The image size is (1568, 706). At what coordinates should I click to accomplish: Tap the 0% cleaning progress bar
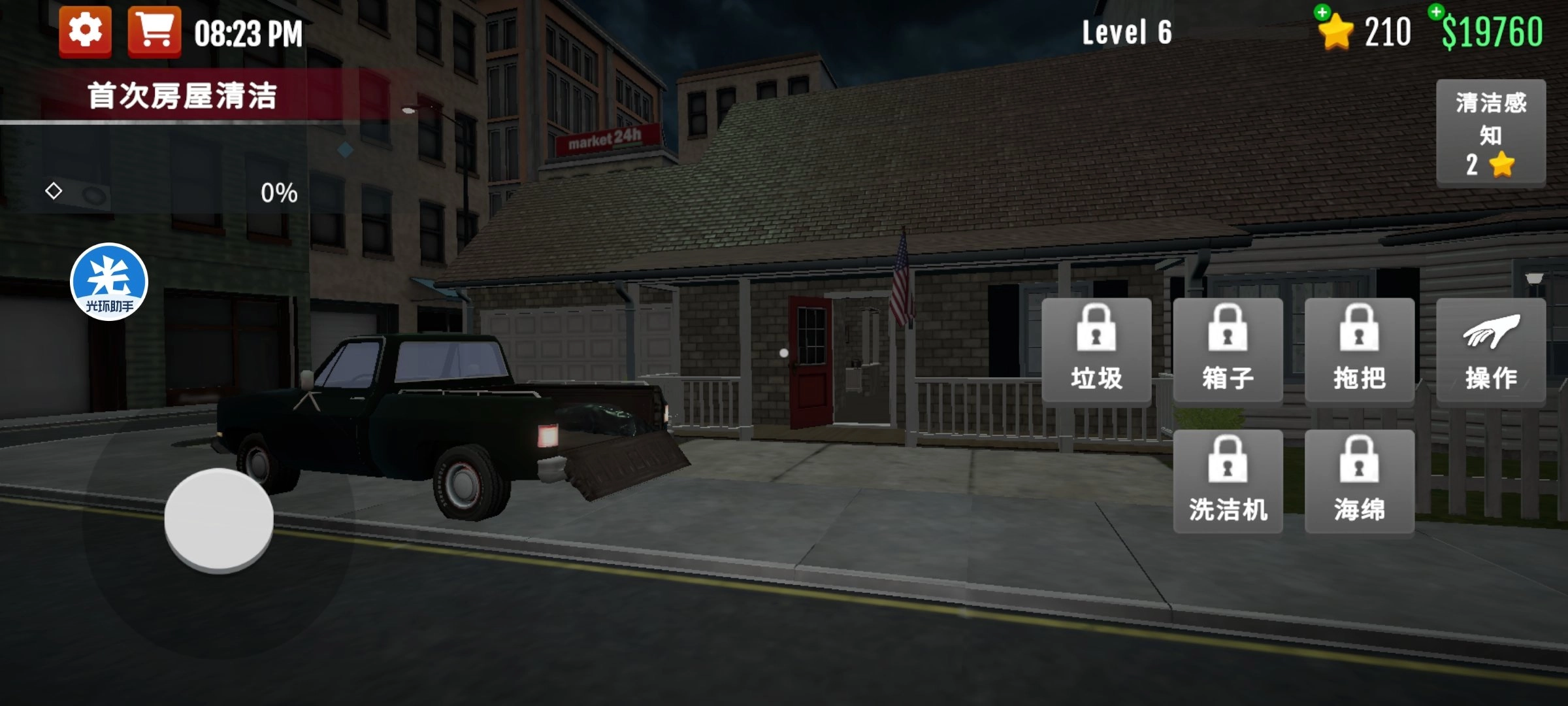pyautogui.click(x=277, y=192)
